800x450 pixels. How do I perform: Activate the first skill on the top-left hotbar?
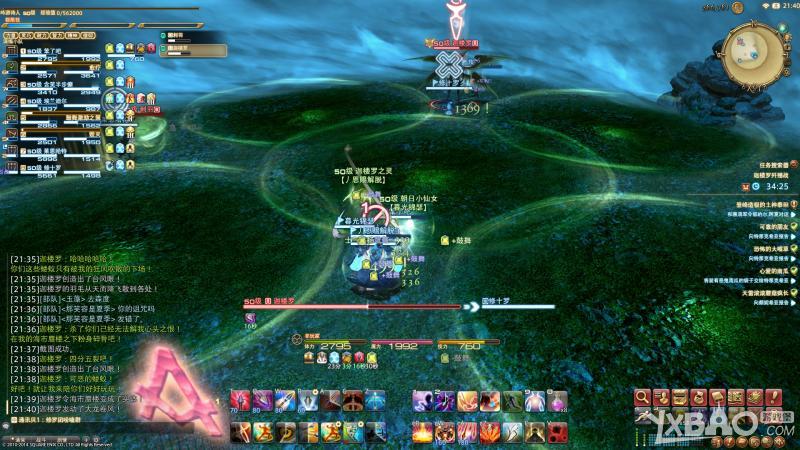(240, 402)
